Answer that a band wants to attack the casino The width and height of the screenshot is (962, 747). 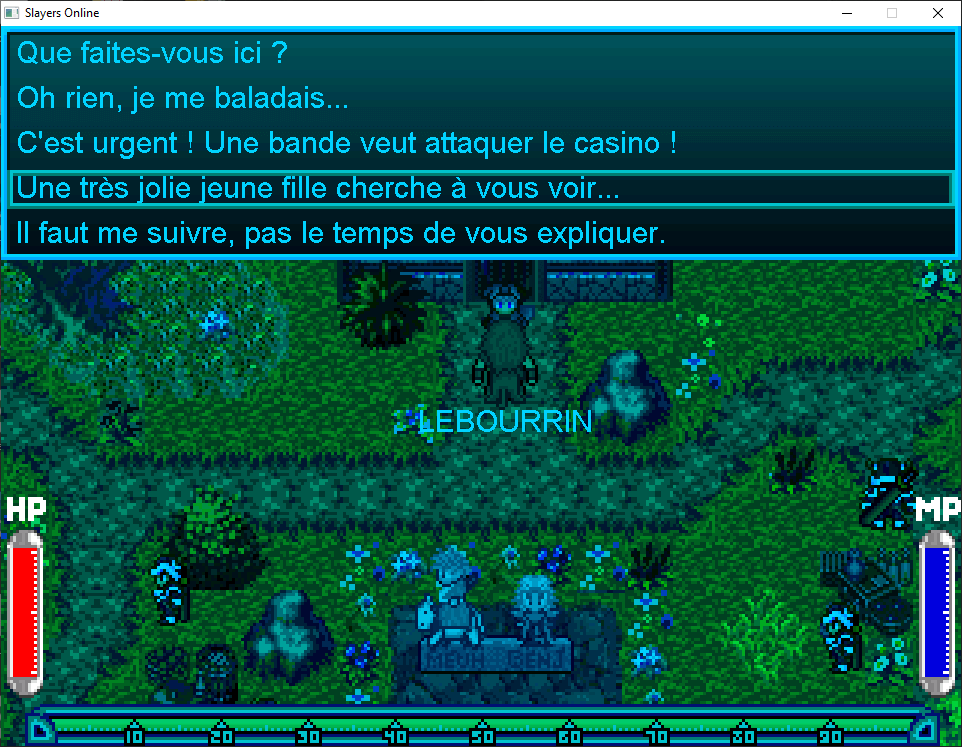(x=347, y=143)
